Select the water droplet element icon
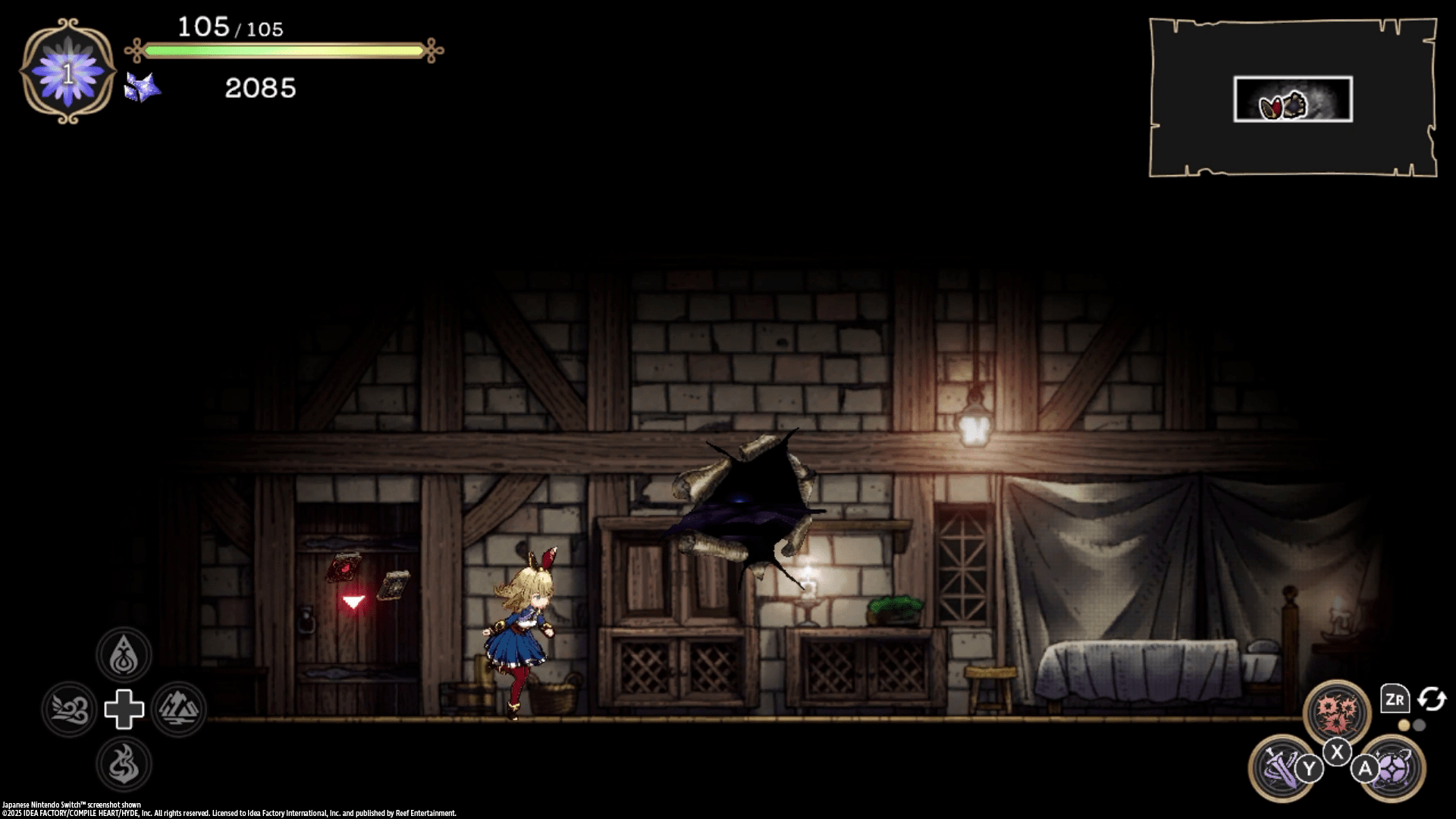The height and width of the screenshot is (819, 1456). click(x=123, y=654)
